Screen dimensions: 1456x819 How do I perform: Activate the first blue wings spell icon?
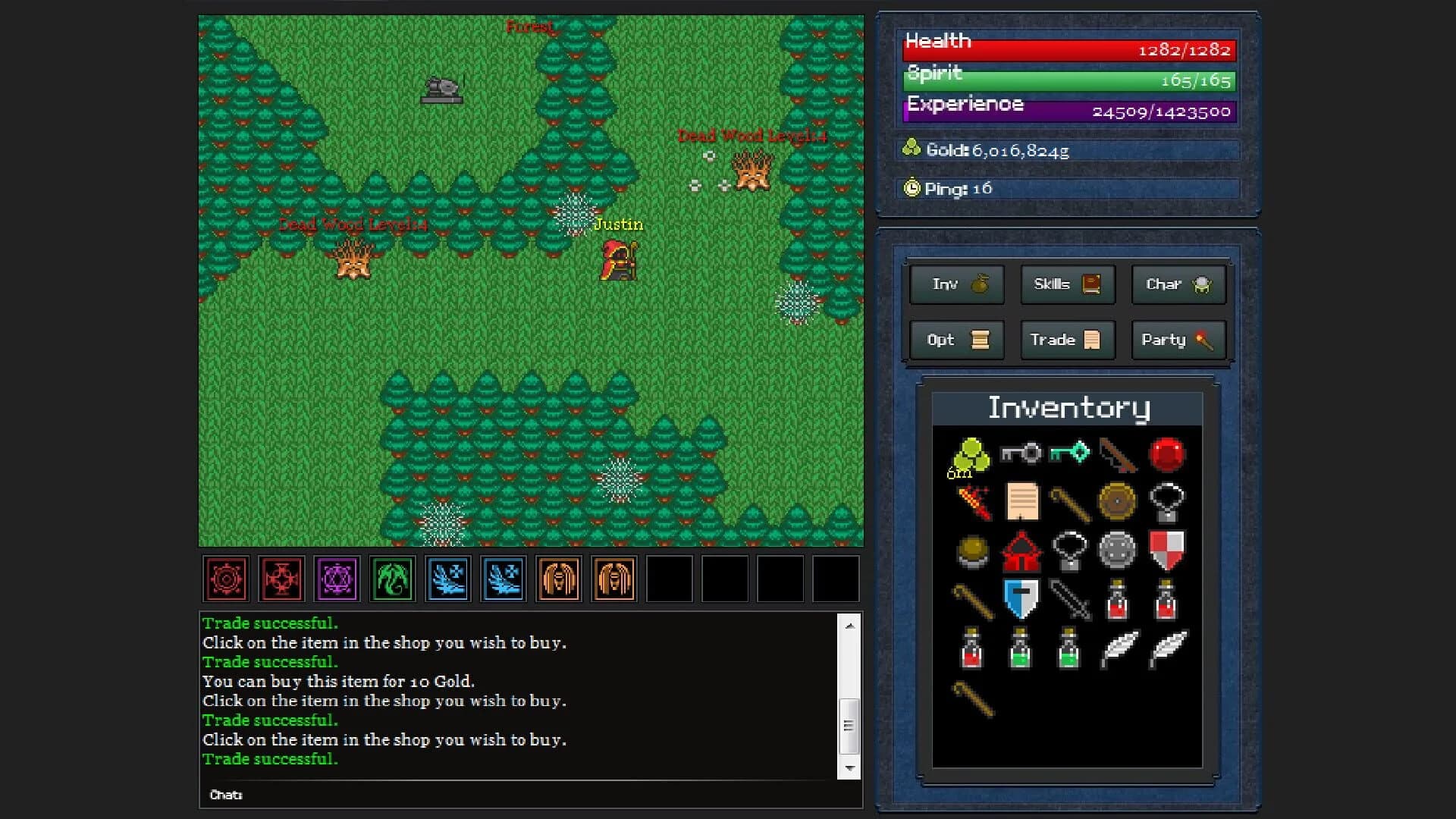447,579
